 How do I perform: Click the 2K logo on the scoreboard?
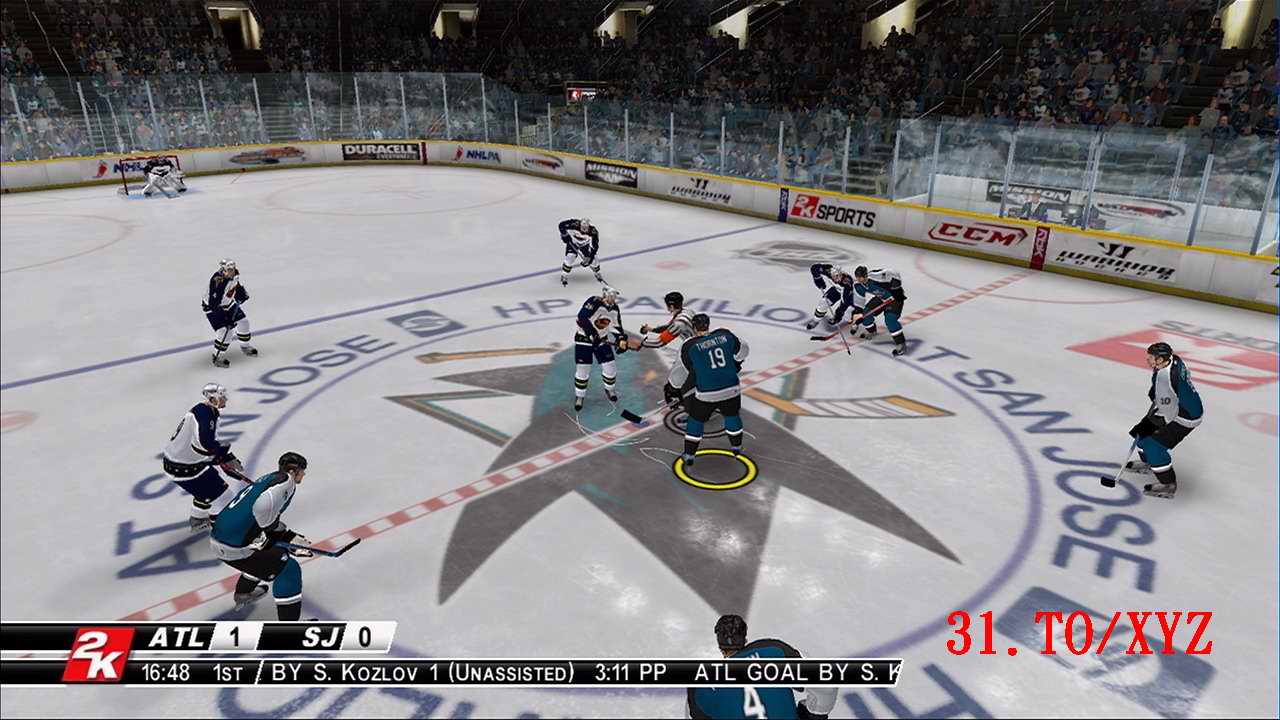click(x=100, y=642)
